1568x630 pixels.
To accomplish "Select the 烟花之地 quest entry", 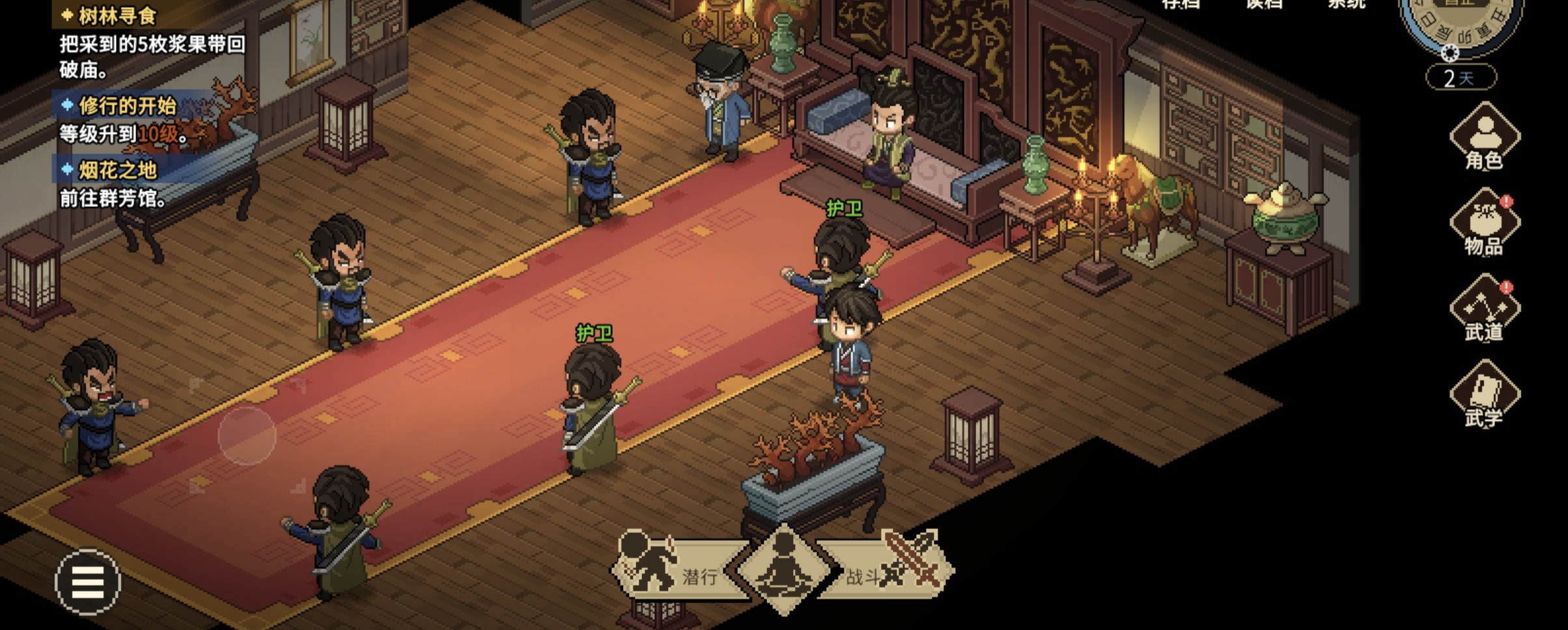I will [117, 171].
